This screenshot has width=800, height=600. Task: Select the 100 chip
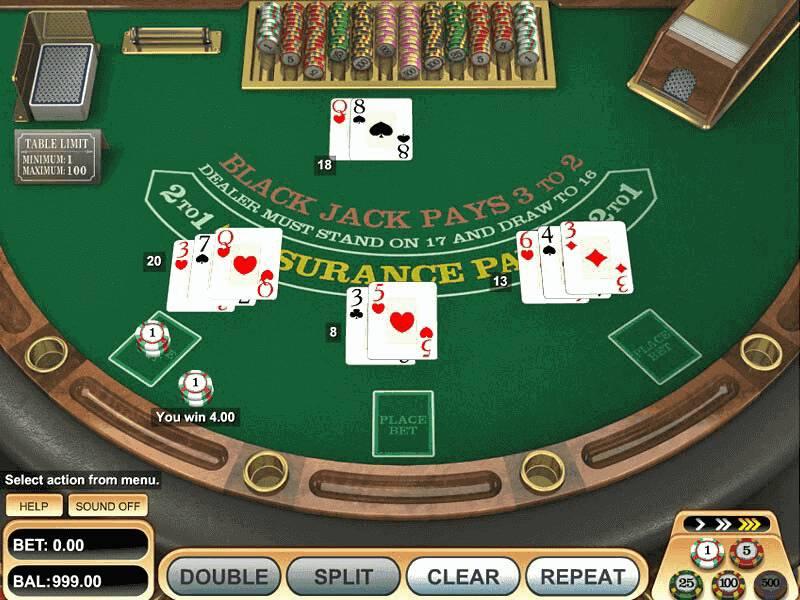(727, 584)
